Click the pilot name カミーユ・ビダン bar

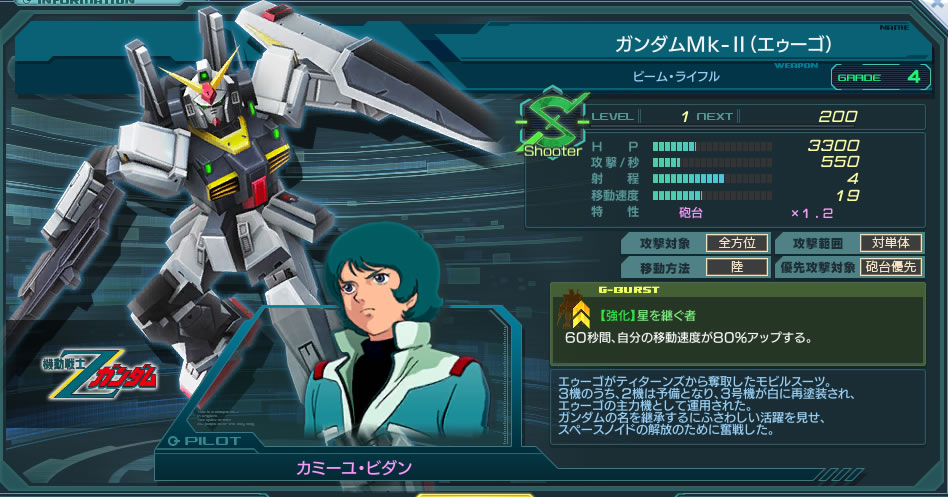[x=353, y=467]
